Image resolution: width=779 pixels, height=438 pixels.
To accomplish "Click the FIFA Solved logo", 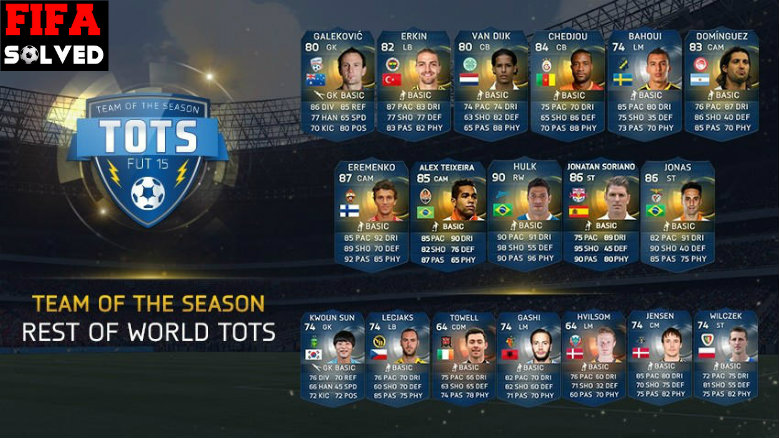I will (x=54, y=34).
